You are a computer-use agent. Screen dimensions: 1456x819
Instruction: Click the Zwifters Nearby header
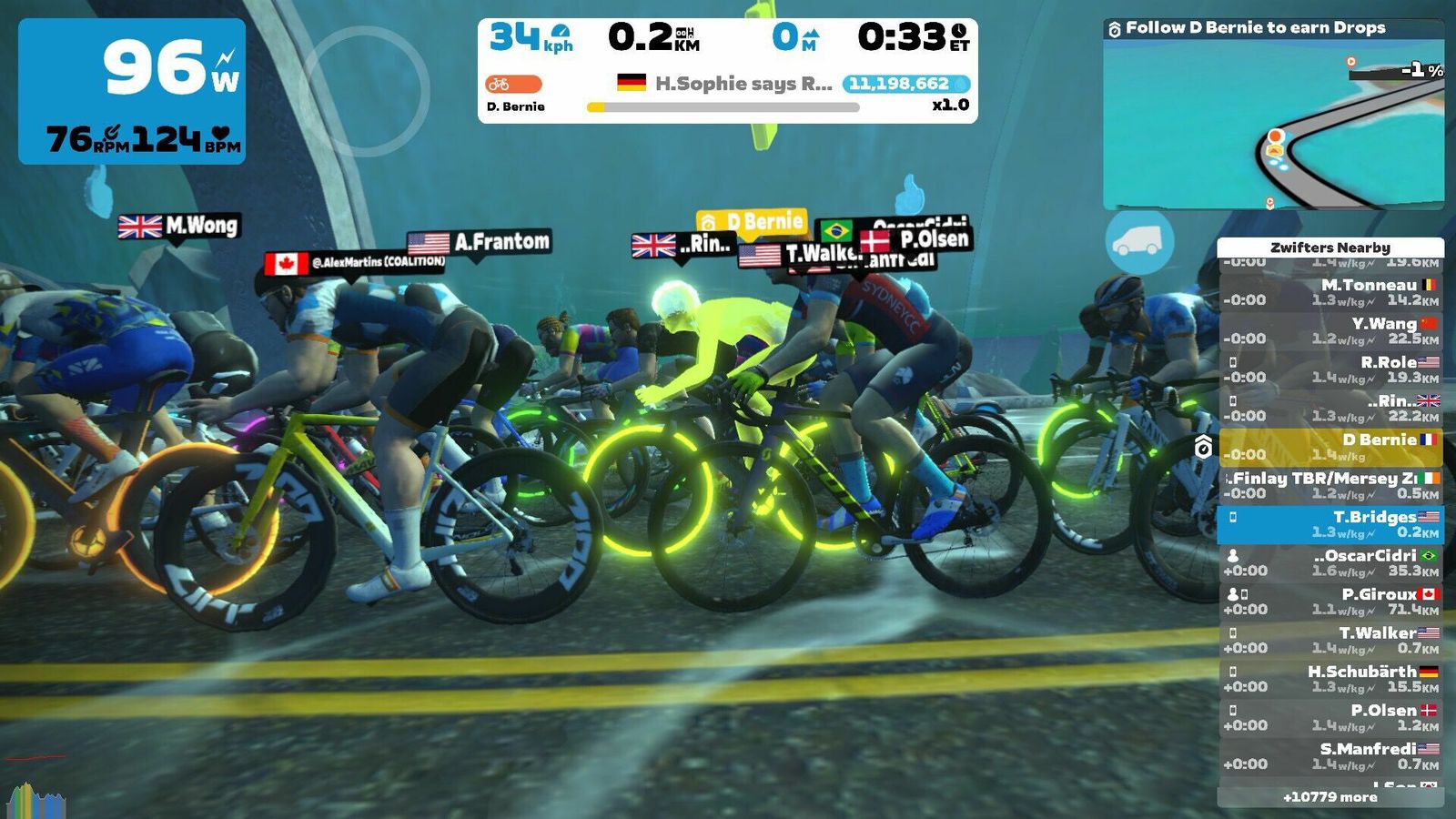[1330, 248]
